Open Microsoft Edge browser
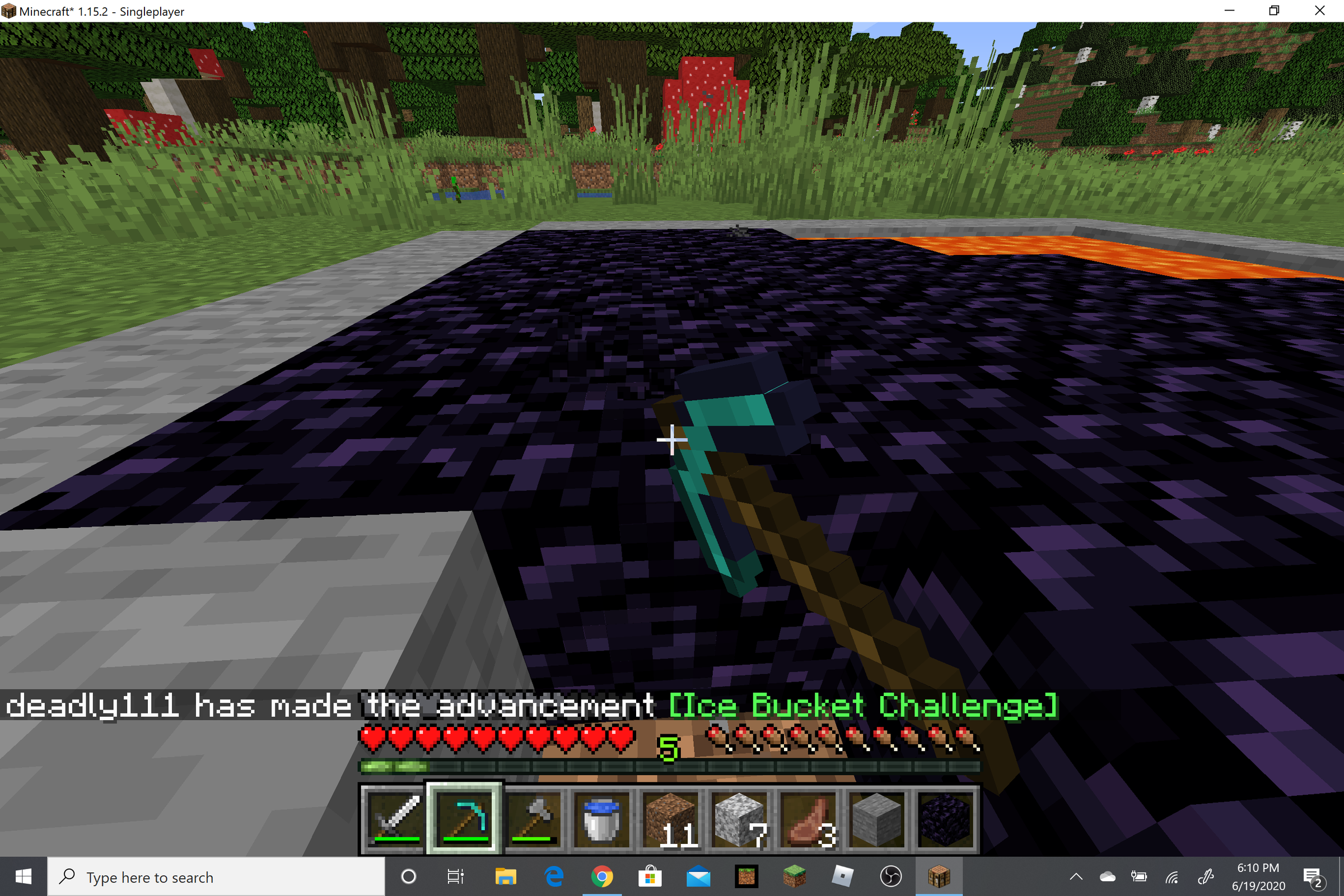 (553, 876)
